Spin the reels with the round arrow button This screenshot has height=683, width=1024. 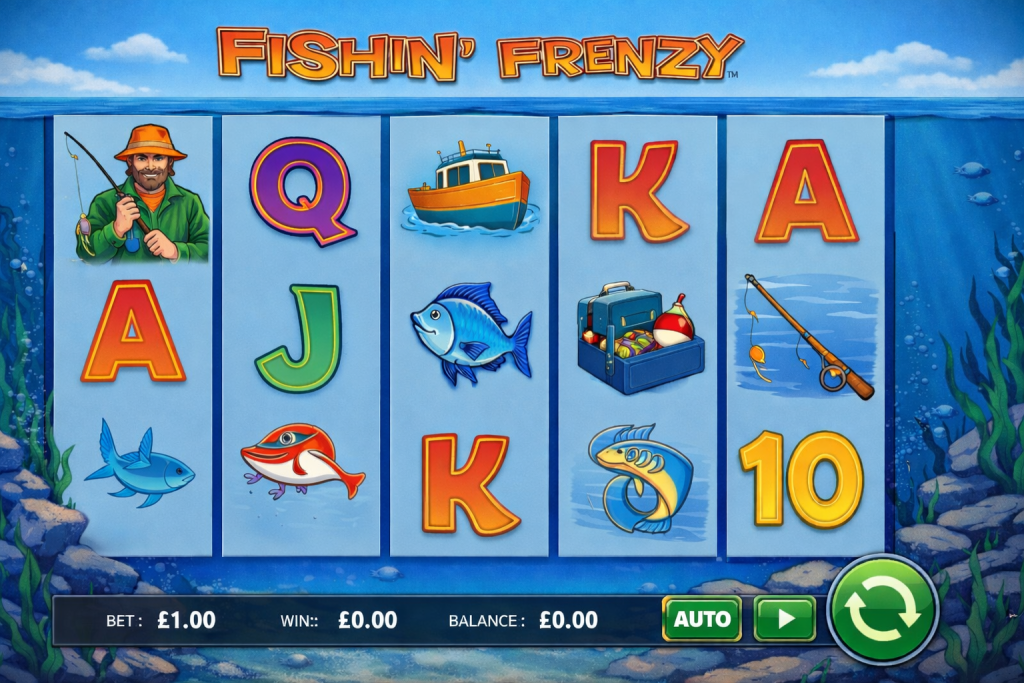tap(882, 611)
